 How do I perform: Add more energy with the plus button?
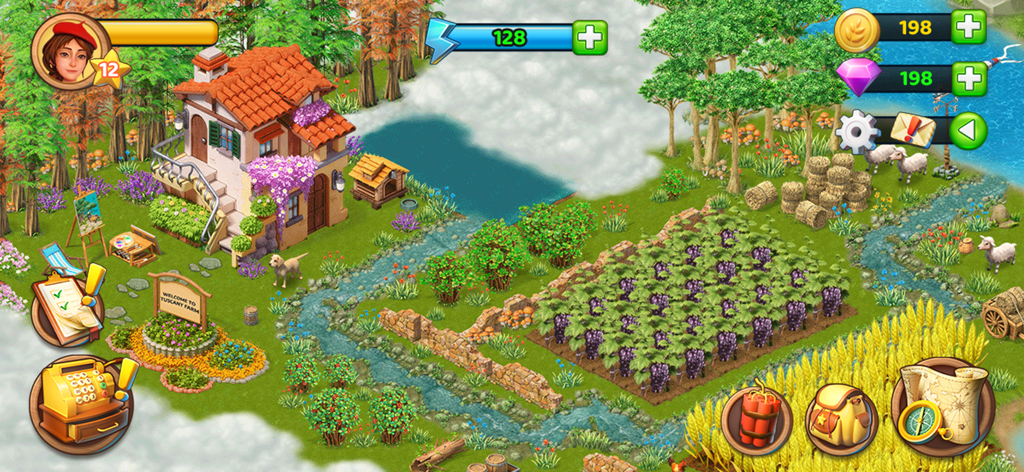[590, 38]
